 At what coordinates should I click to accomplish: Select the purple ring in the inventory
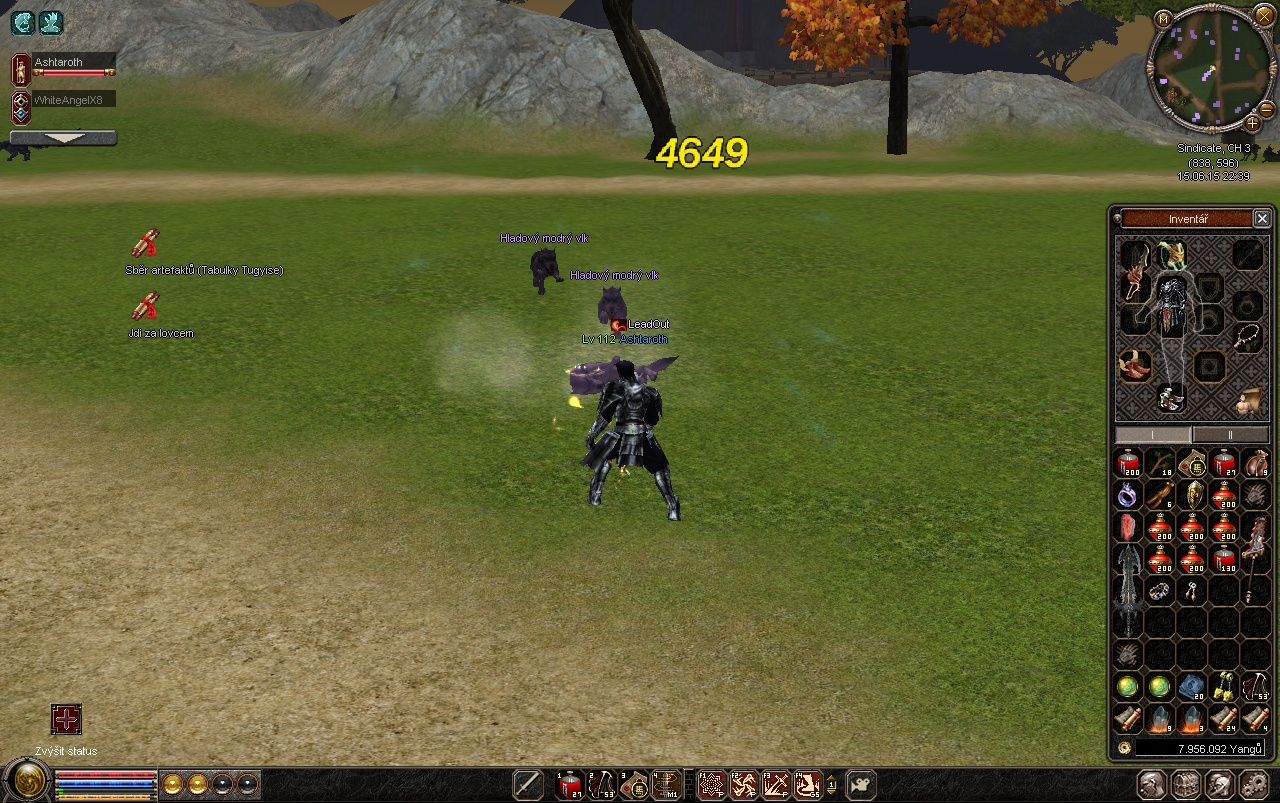tap(1129, 495)
